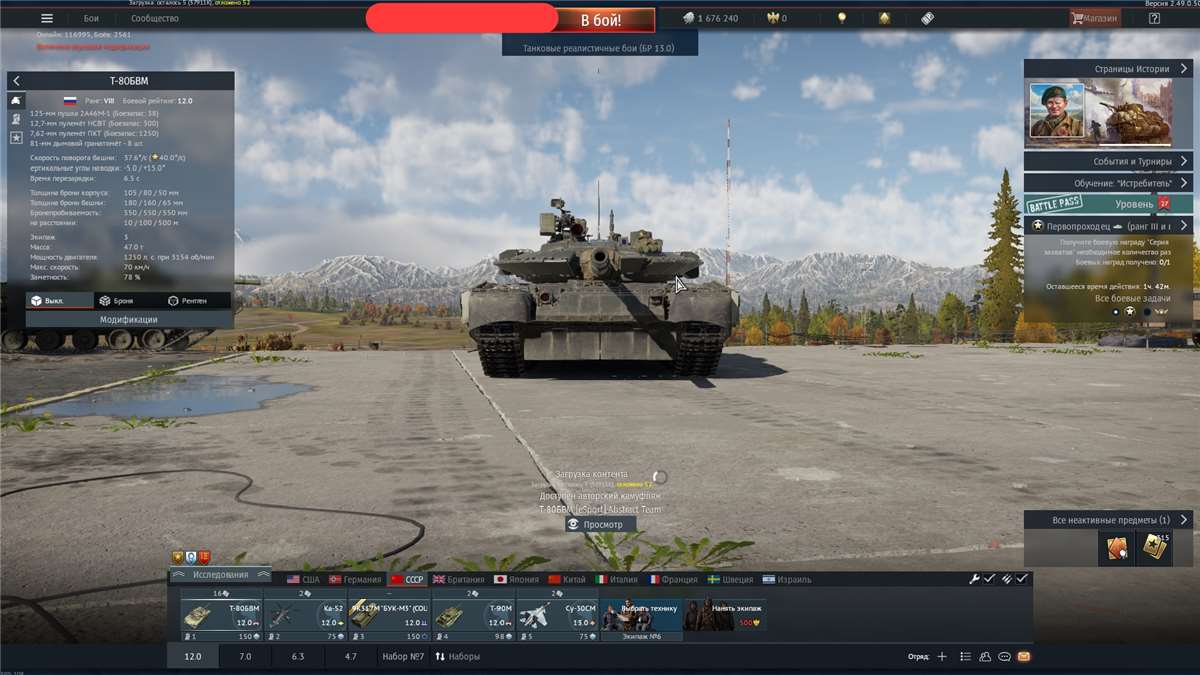The width and height of the screenshot is (1200, 675).
Task: Open the 'Сообщество' community menu
Action: (x=155, y=18)
